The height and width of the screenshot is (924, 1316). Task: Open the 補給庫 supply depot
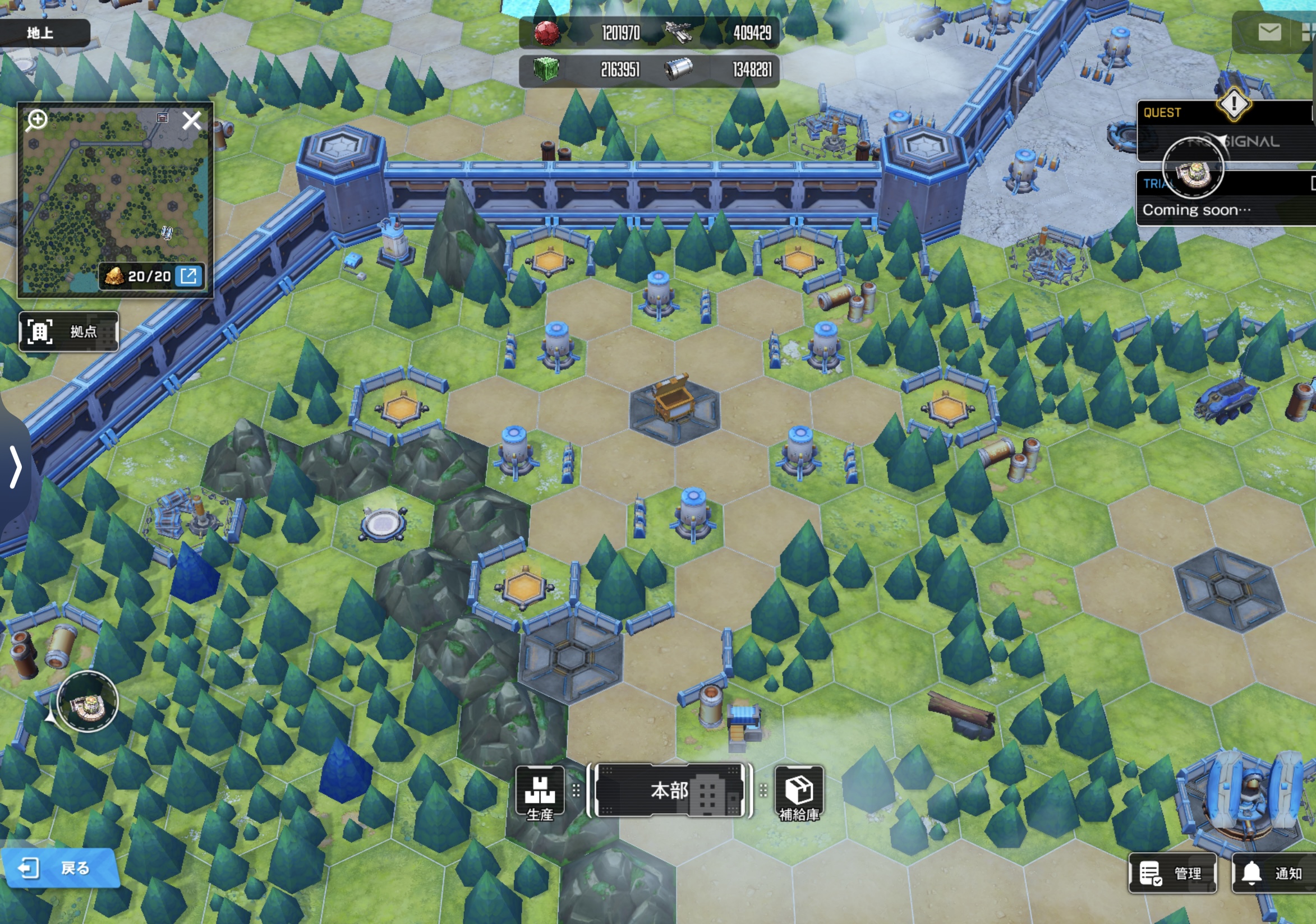(x=799, y=794)
